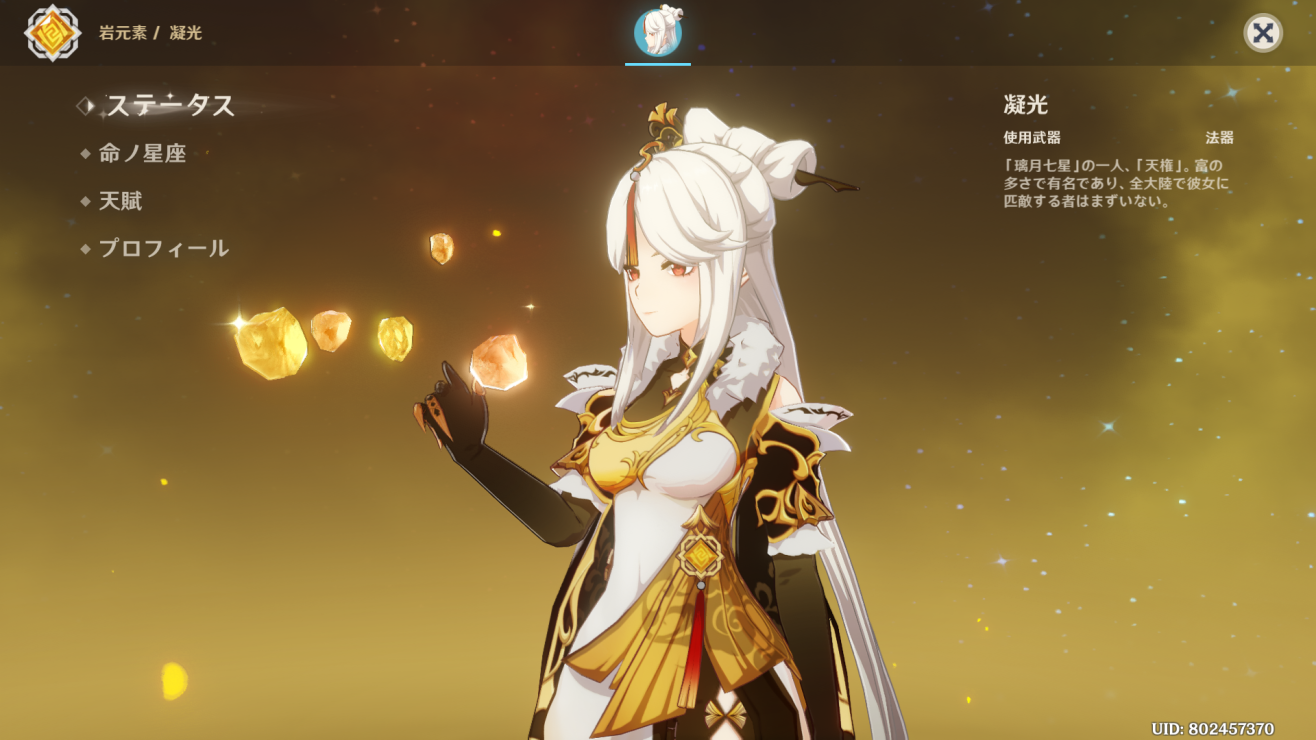The height and width of the screenshot is (740, 1316).
Task: Switch to the 天賦 talents page
Action: pyautogui.click(x=120, y=201)
